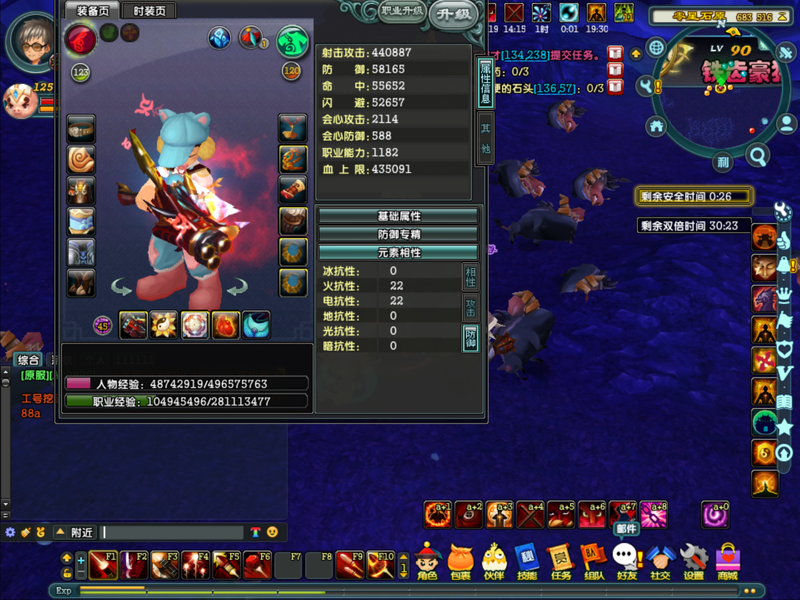Open the 伙伴 partner chick menu

coord(493,561)
